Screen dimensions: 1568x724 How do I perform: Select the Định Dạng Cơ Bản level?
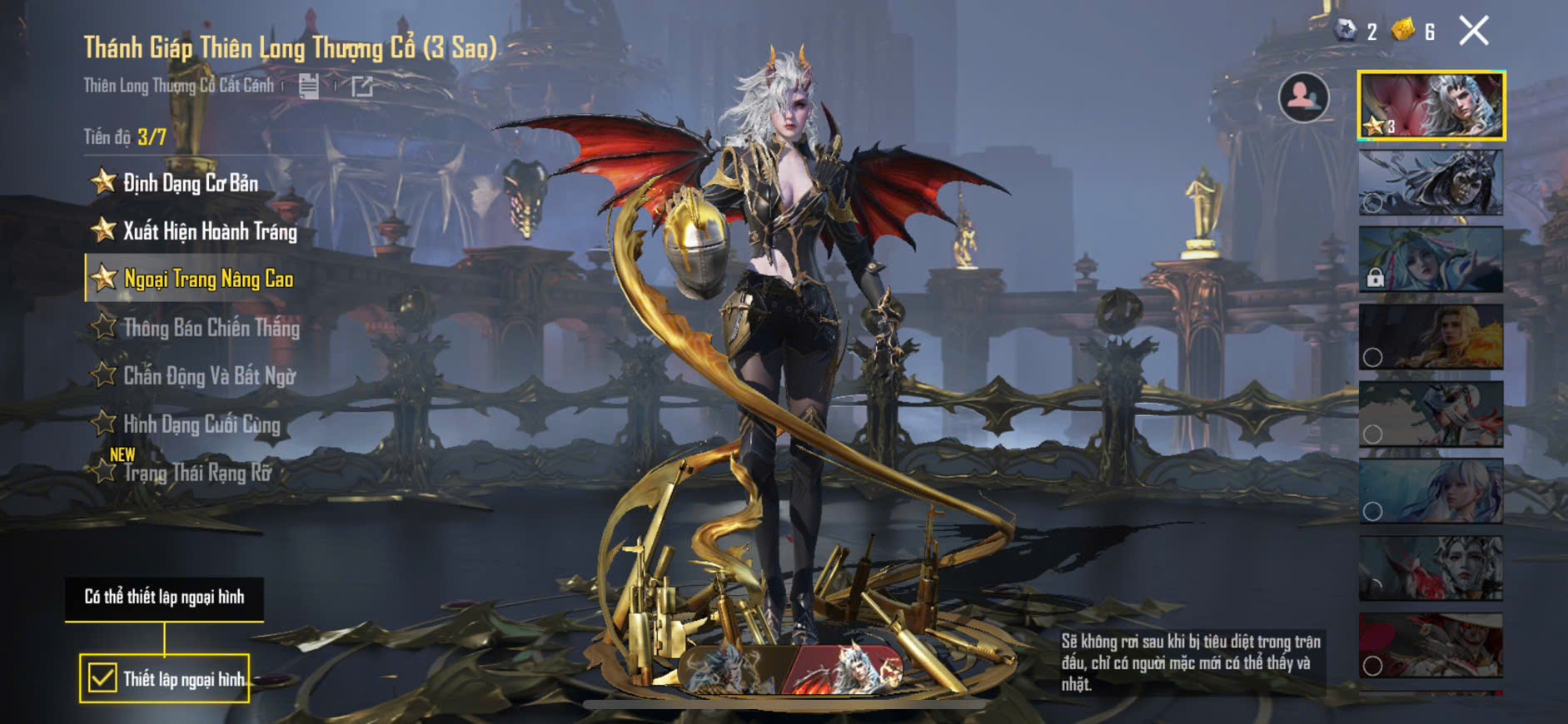point(190,183)
